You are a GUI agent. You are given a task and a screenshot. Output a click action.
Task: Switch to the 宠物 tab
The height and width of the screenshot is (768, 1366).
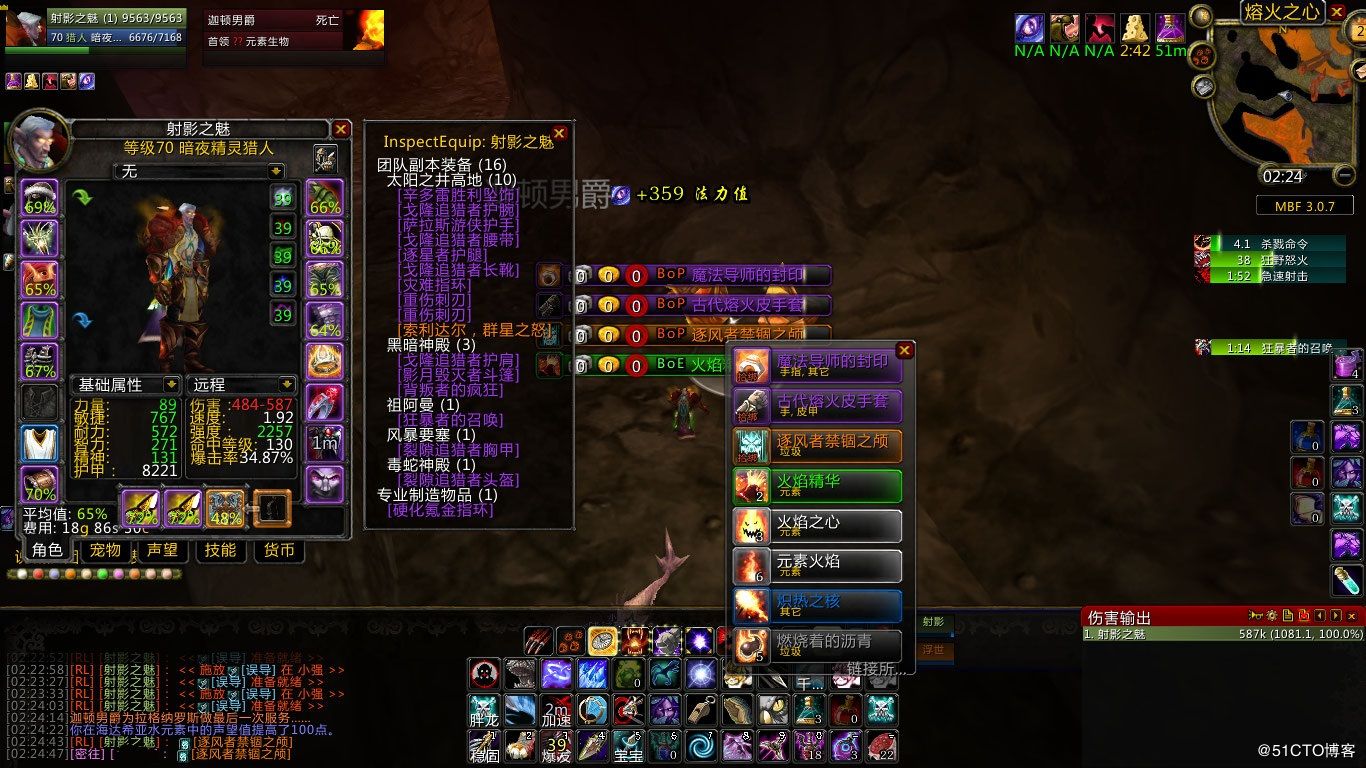tap(105, 550)
